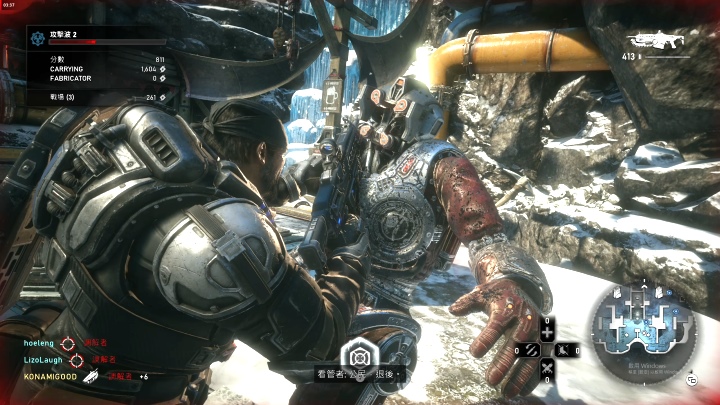Click the gear emblem beside the wave title

point(38,38)
